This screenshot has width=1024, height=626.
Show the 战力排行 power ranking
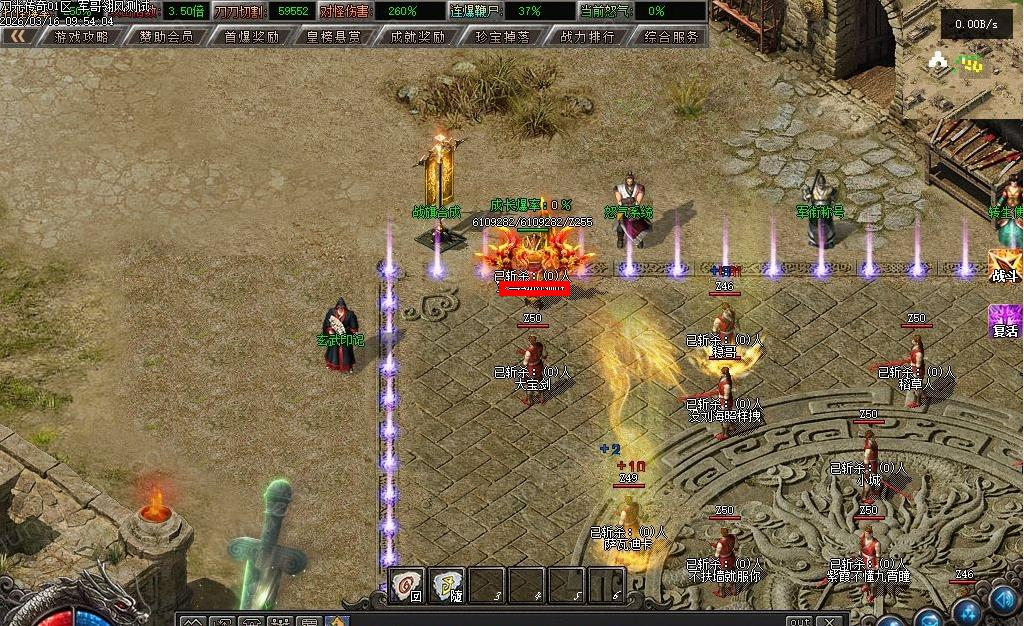tap(588, 37)
